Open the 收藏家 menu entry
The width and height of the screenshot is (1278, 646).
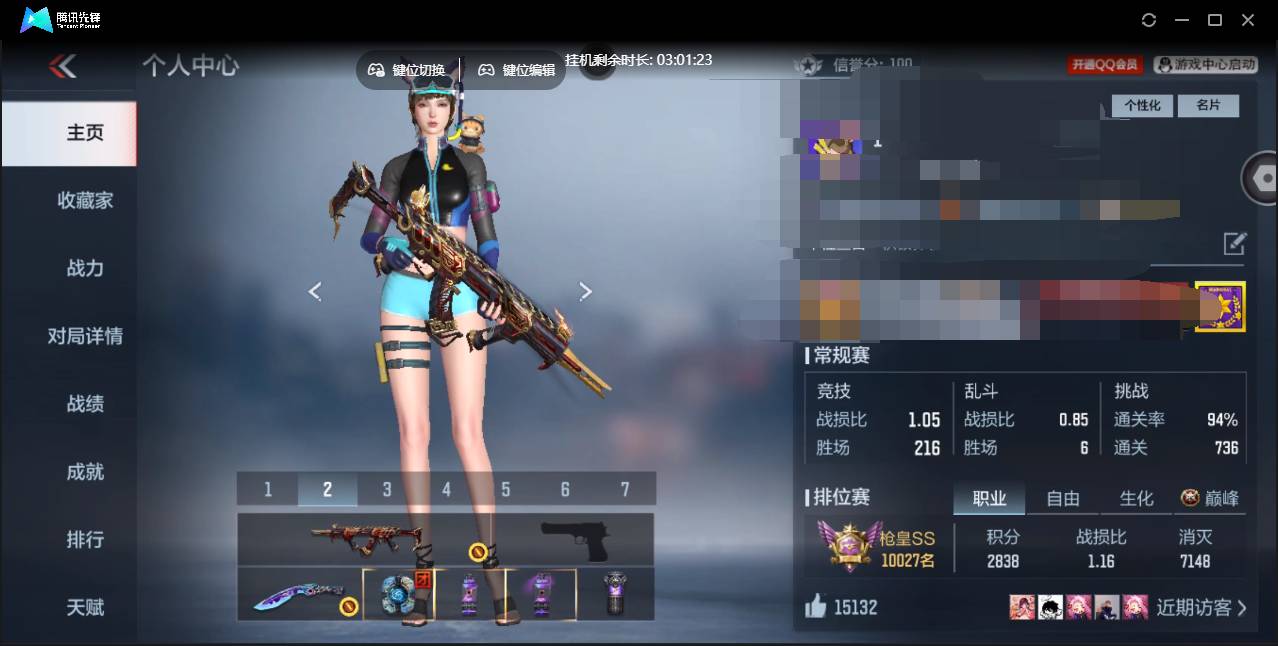[85, 201]
